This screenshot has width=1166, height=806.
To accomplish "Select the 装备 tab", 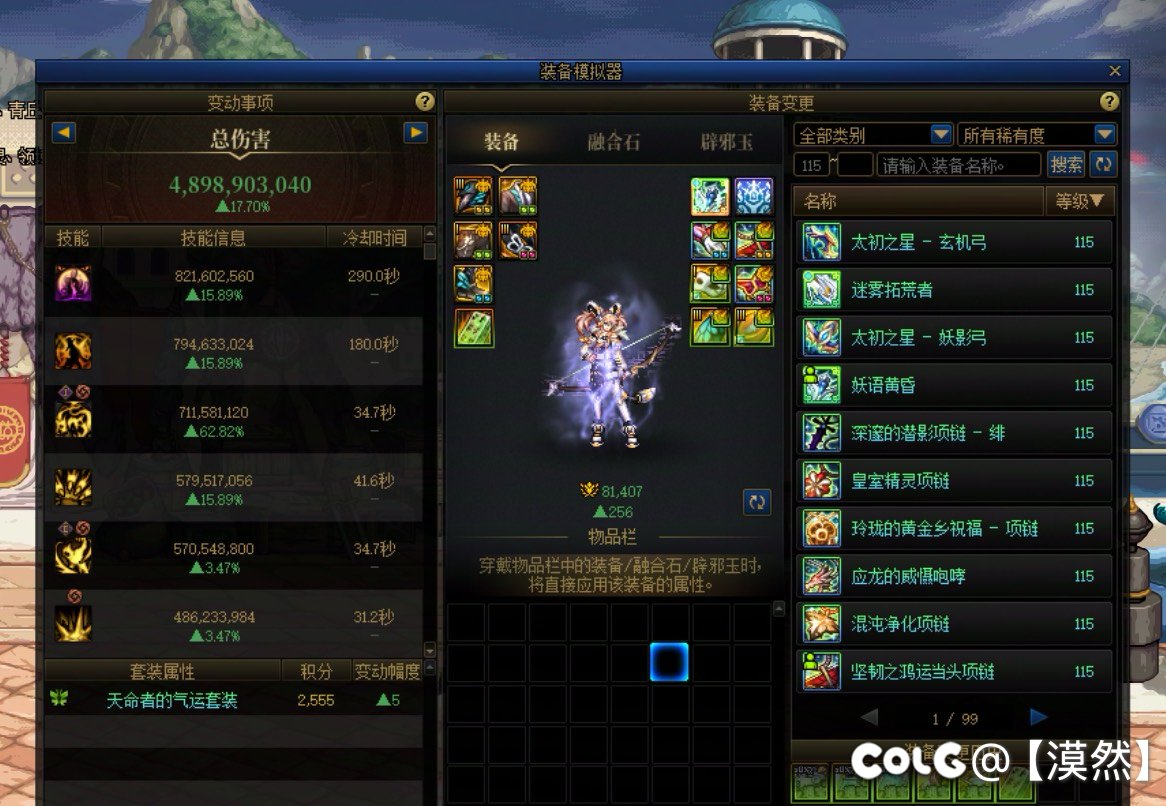I will coord(501,141).
